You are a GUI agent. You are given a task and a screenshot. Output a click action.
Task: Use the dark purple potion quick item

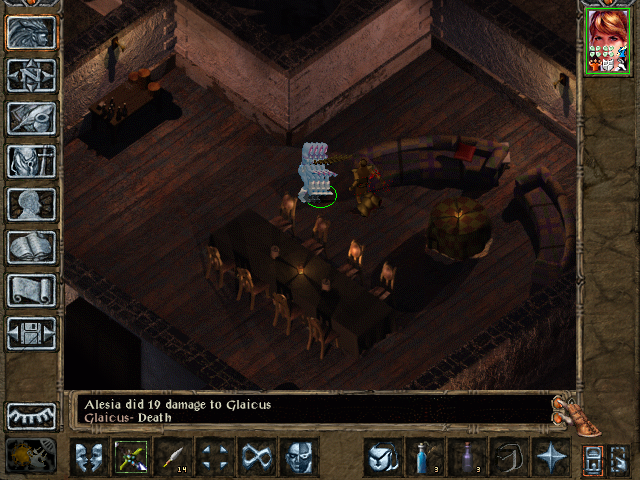[465, 458]
